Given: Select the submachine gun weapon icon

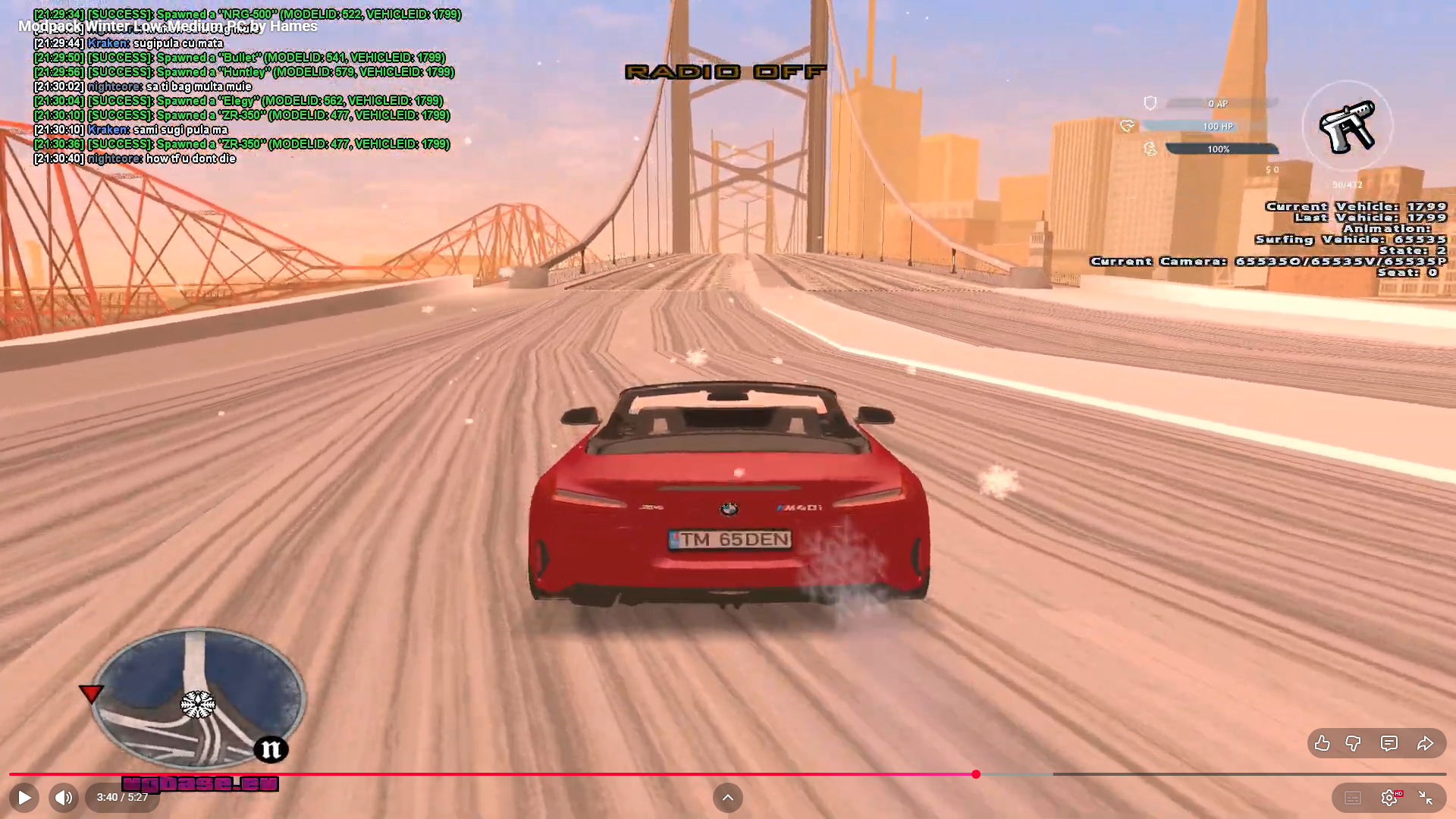Looking at the screenshot, I should click(x=1347, y=127).
